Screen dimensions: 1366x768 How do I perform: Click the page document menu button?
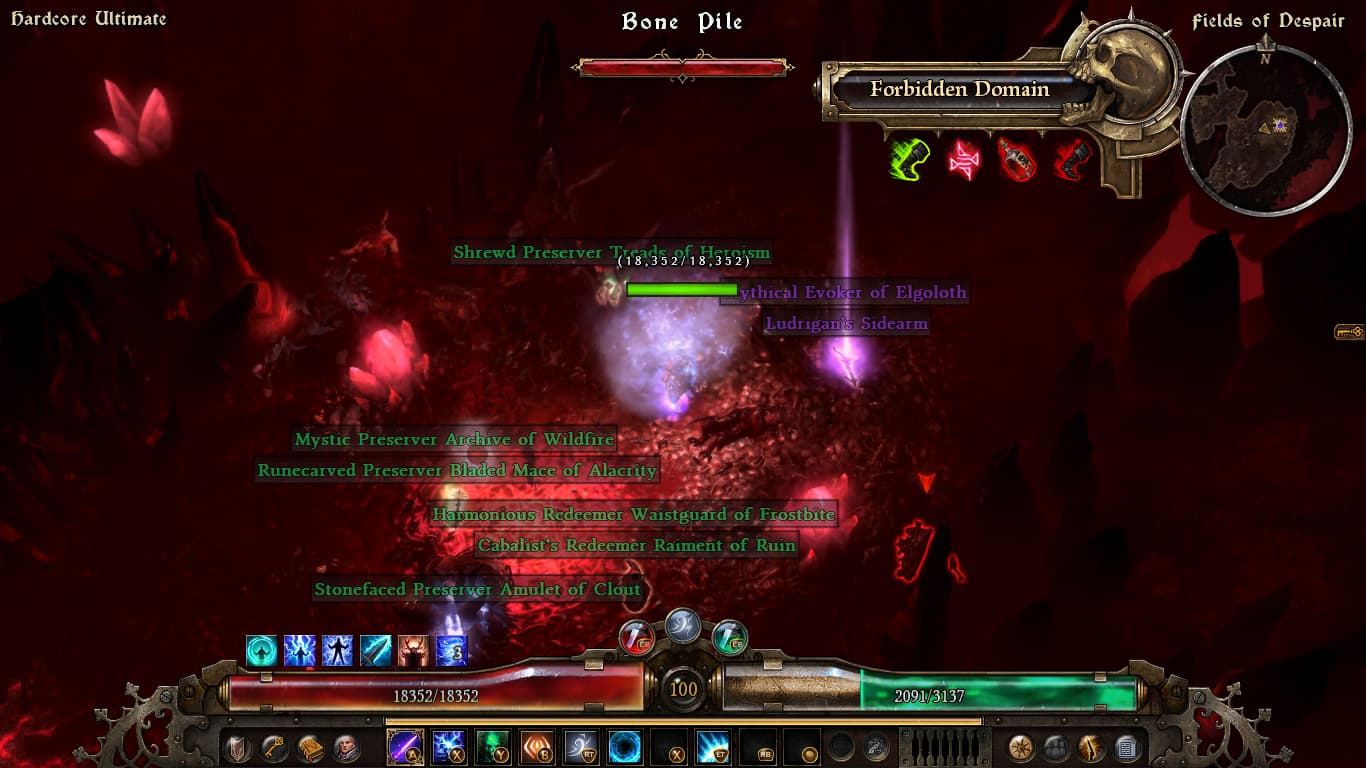click(1127, 748)
